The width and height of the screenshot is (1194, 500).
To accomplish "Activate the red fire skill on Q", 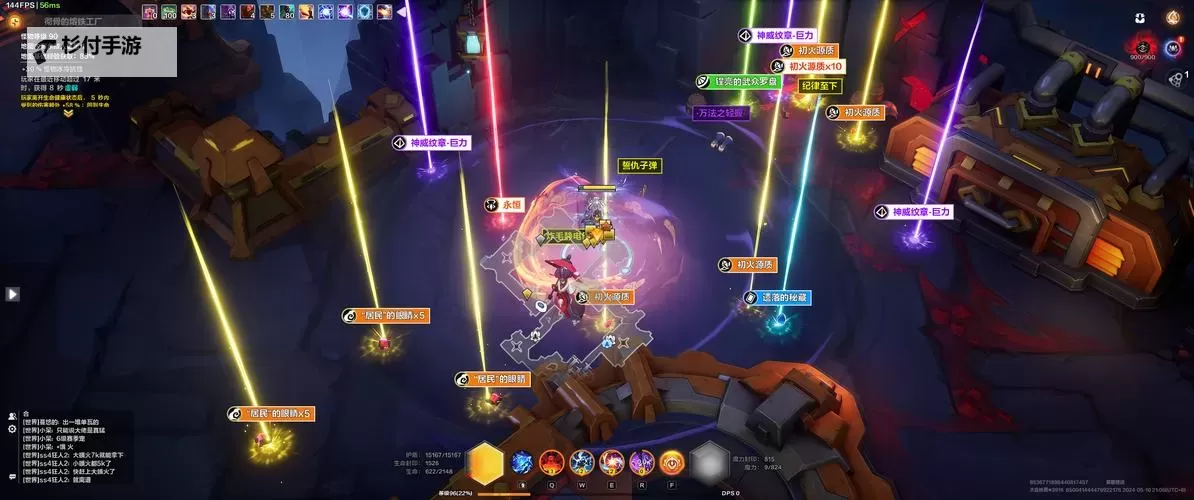I will click(x=552, y=462).
